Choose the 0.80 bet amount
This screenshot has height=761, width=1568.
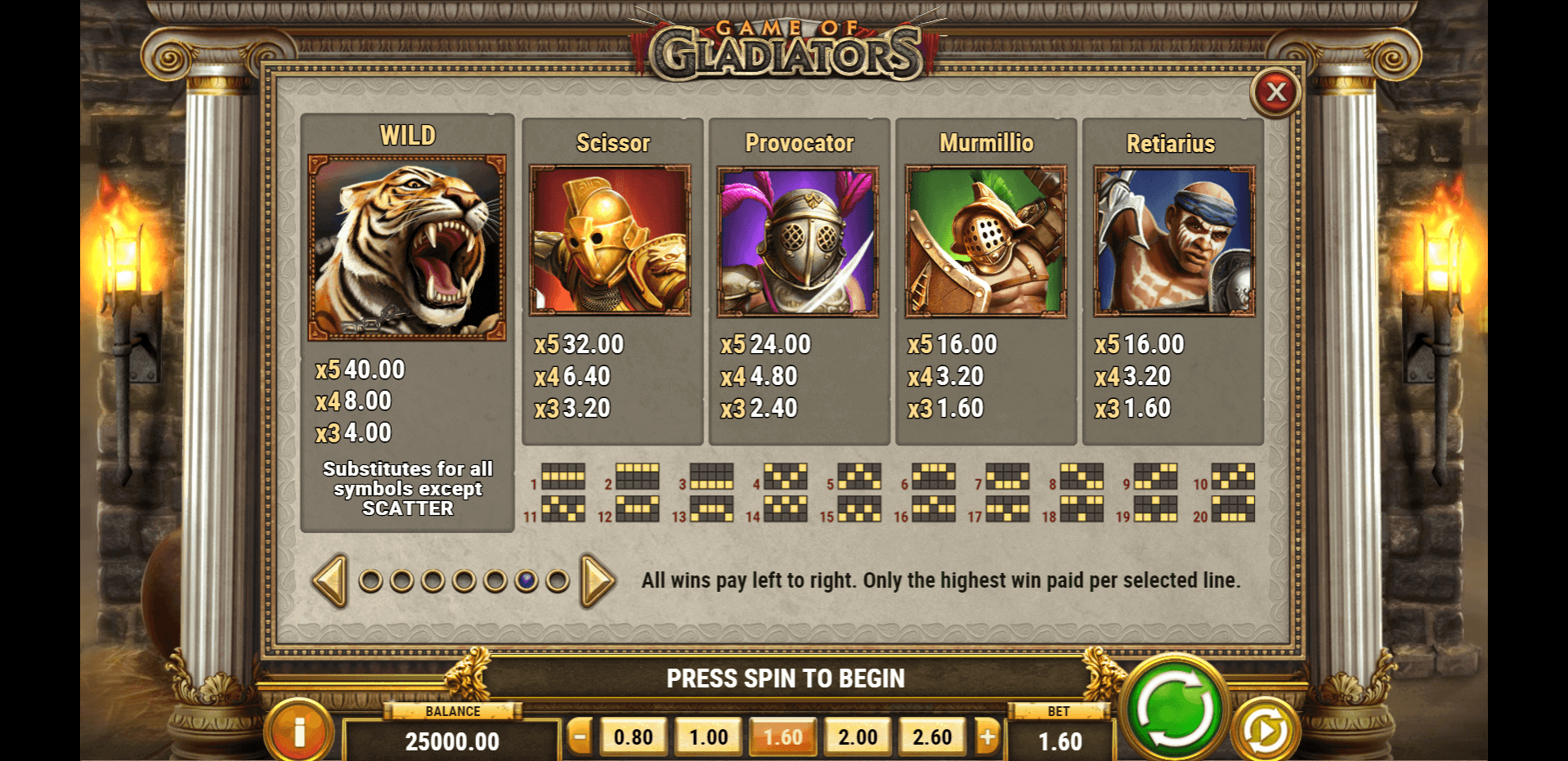click(x=633, y=737)
